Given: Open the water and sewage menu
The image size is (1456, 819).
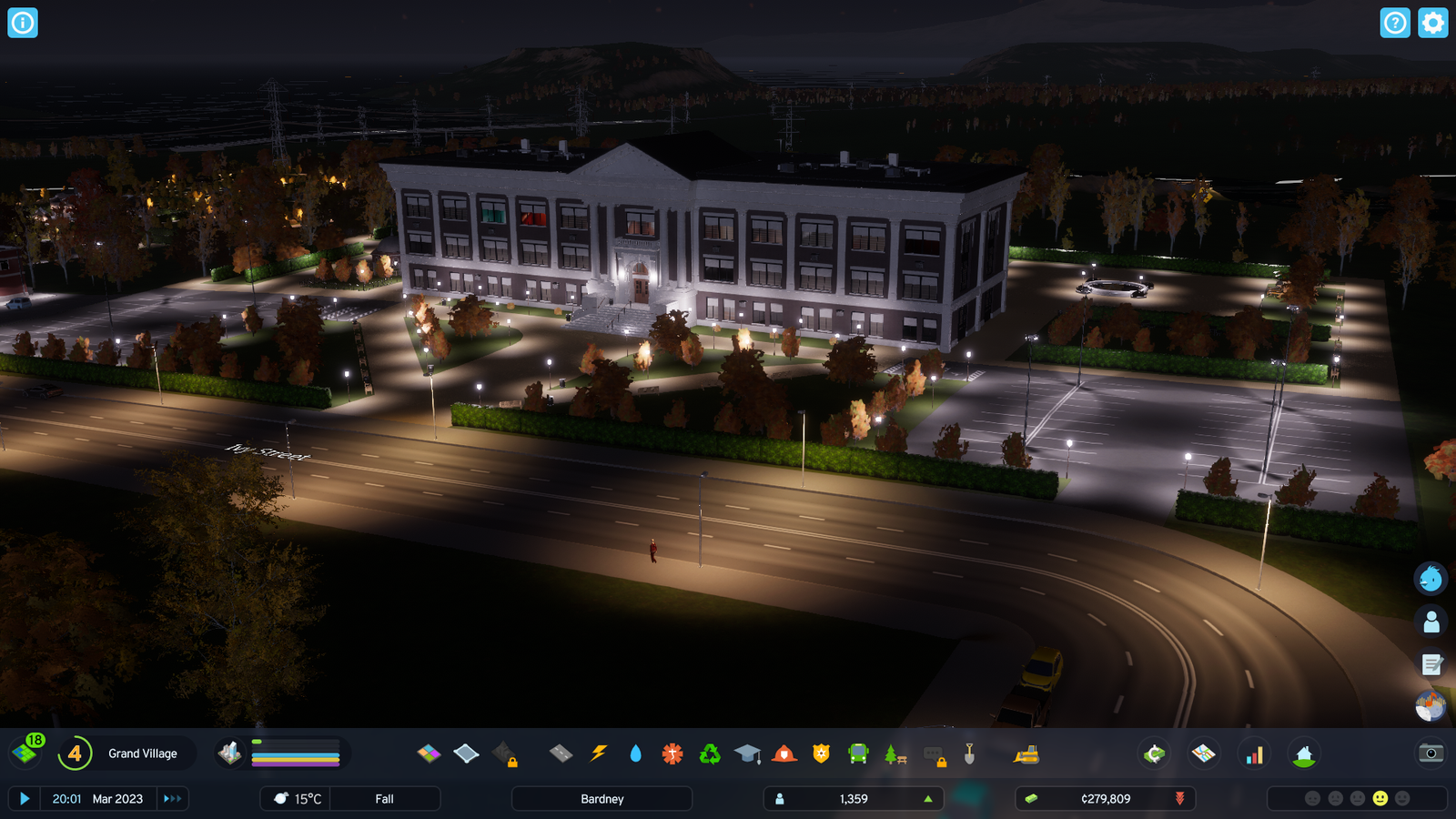Looking at the screenshot, I should [635, 753].
